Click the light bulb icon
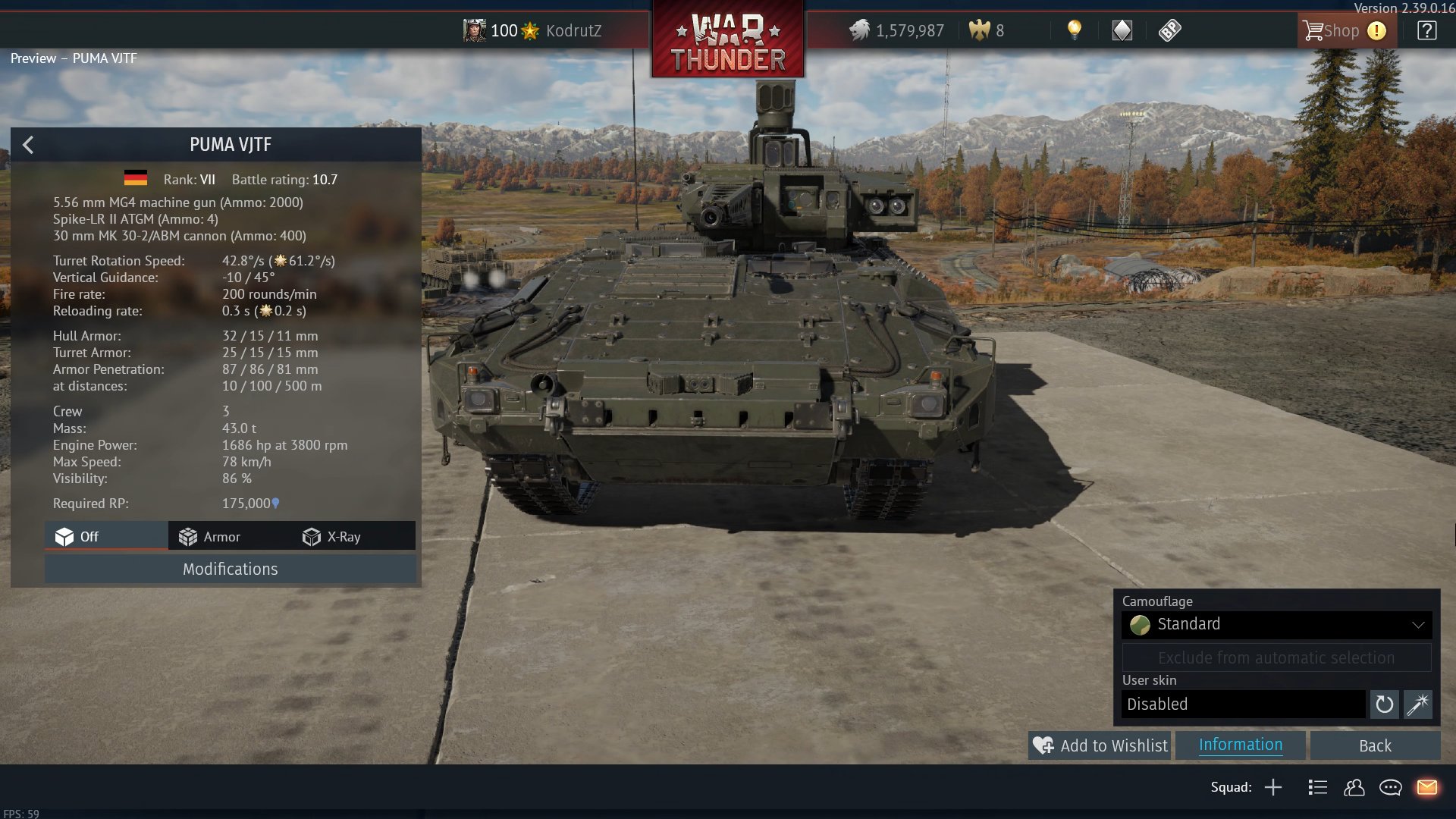 pos(1074,30)
